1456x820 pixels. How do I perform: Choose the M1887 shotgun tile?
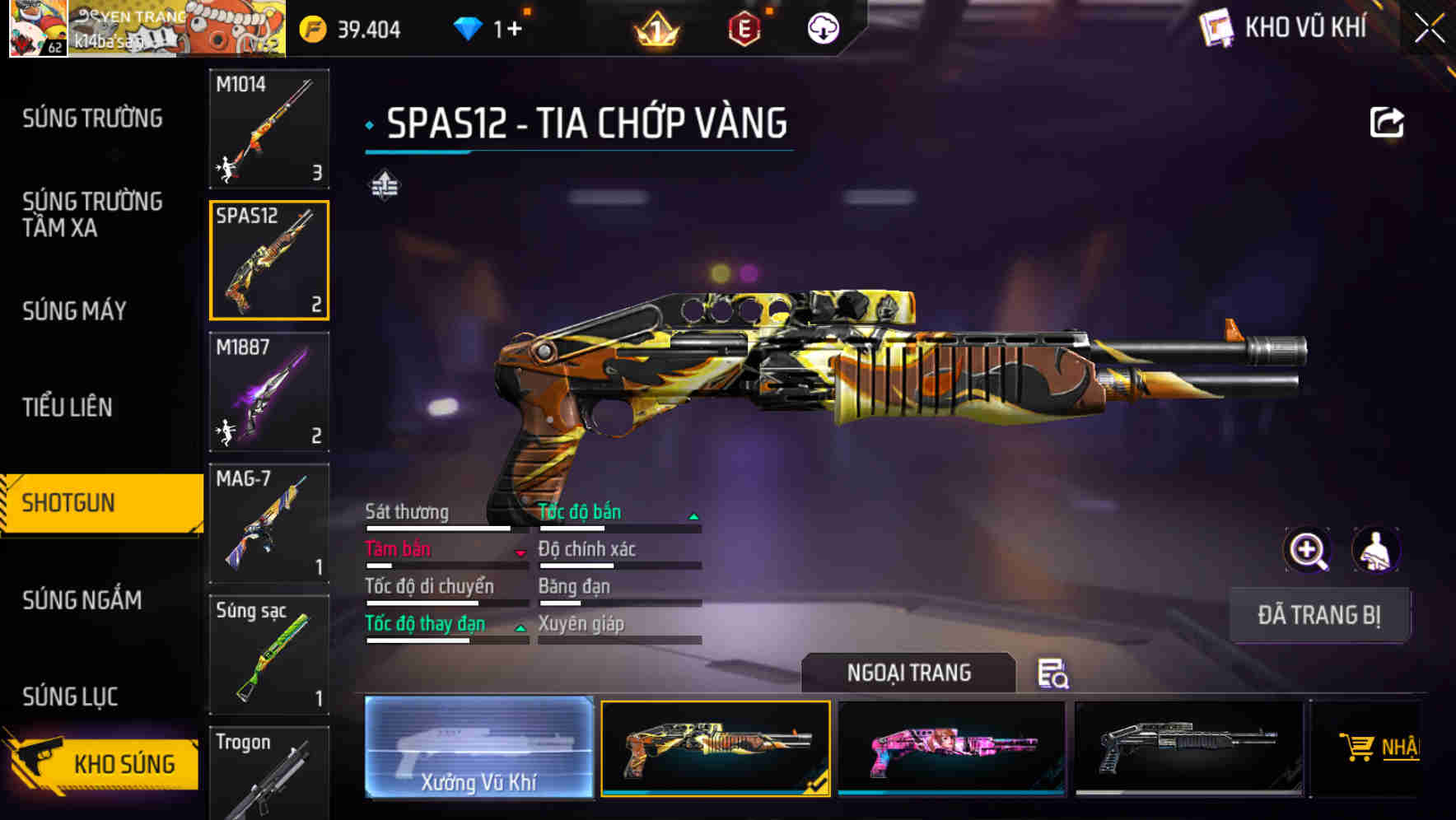click(x=269, y=392)
